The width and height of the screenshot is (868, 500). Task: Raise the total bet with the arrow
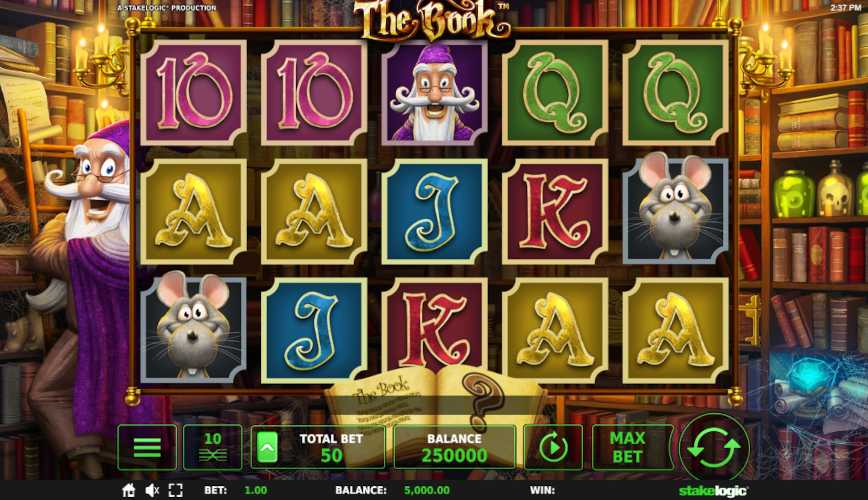(268, 447)
